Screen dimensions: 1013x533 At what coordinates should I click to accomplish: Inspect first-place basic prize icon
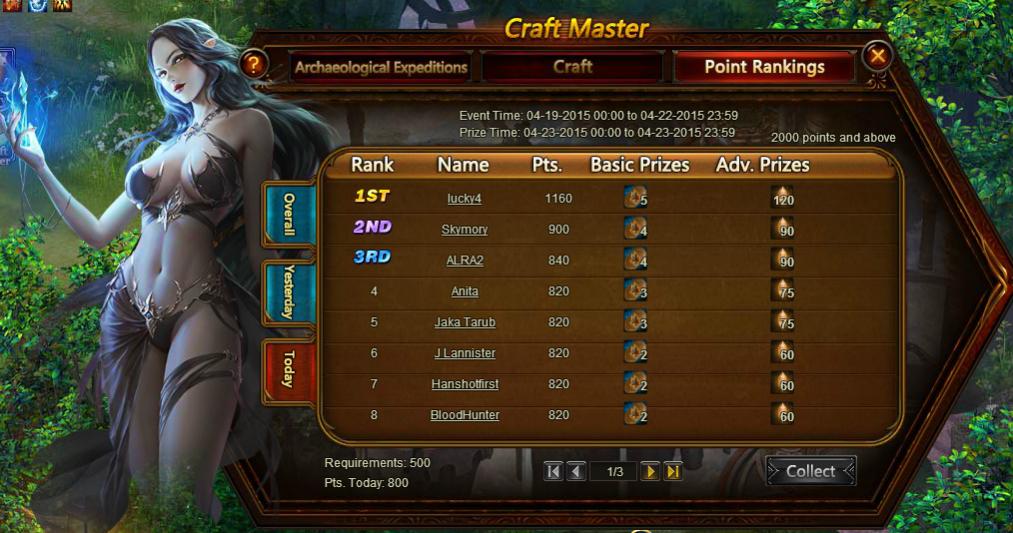point(634,197)
